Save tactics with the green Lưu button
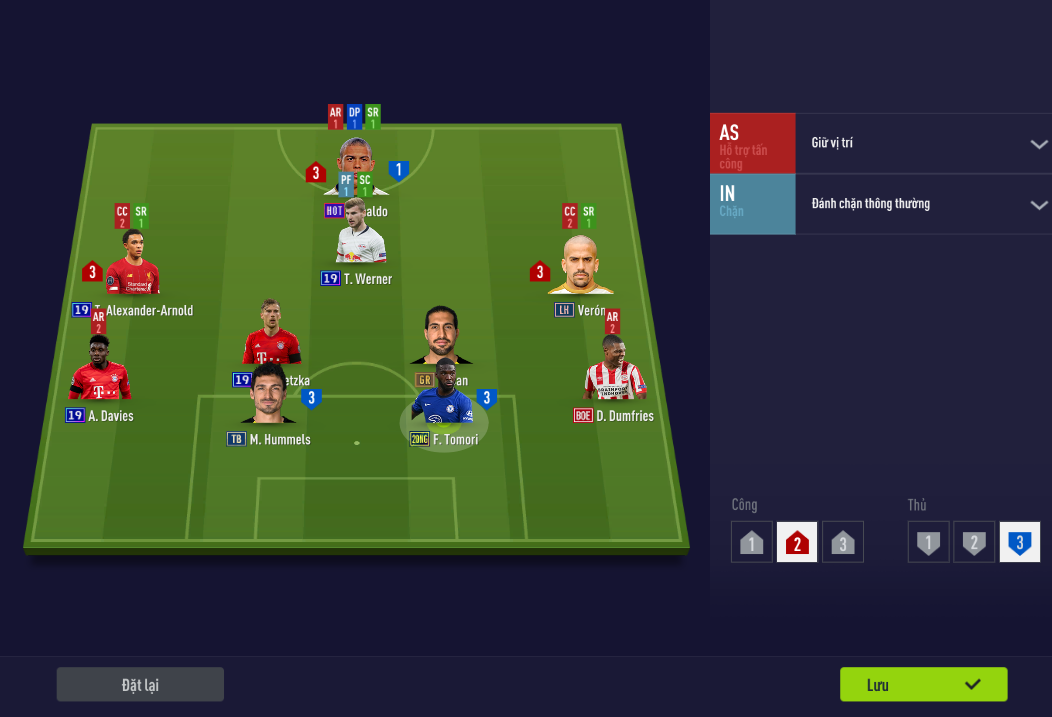The width and height of the screenshot is (1052, 717). (x=923, y=684)
